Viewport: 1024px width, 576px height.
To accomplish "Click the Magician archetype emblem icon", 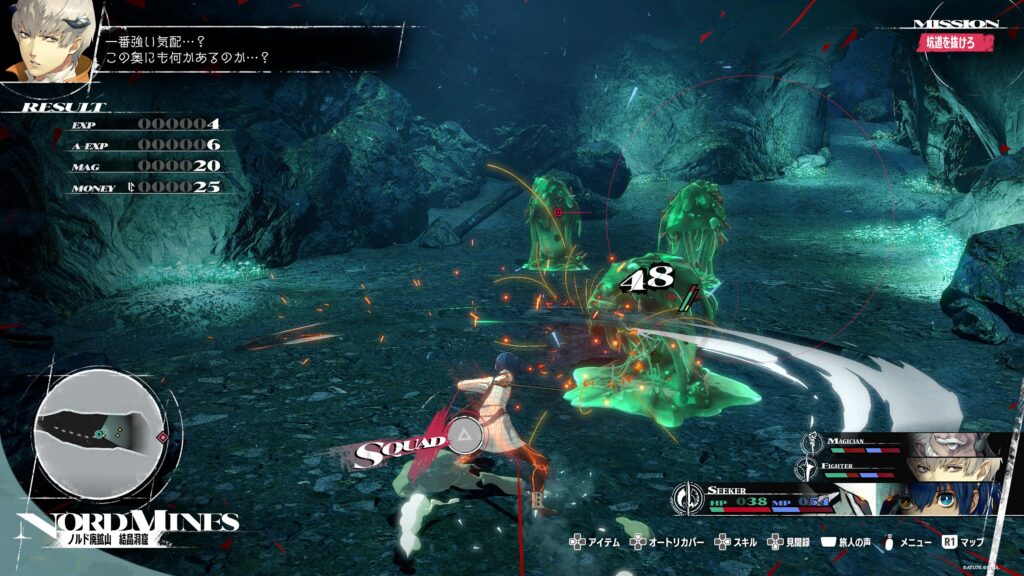I will [812, 442].
